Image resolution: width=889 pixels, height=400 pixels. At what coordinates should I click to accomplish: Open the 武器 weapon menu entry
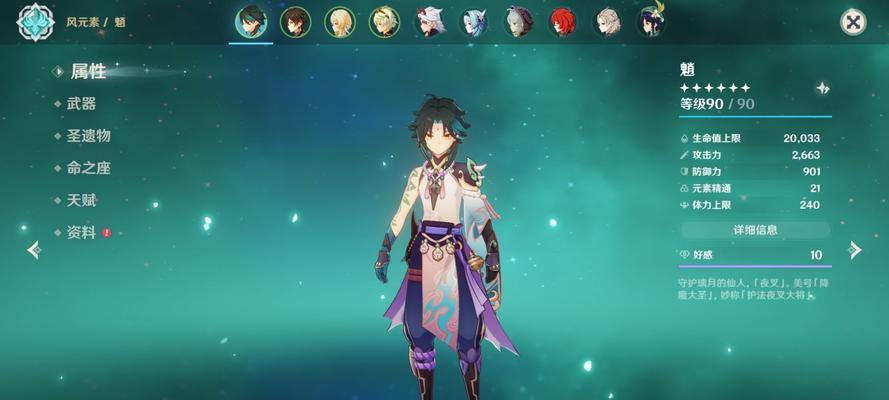[81, 103]
